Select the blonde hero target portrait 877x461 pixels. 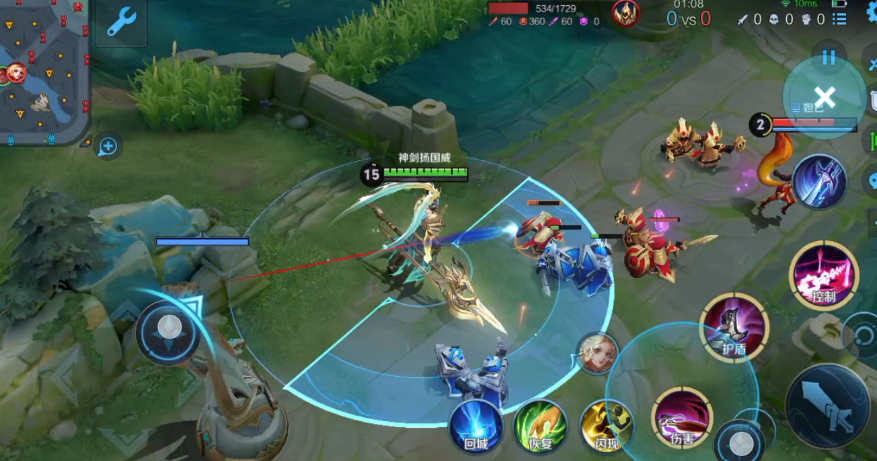tap(596, 353)
